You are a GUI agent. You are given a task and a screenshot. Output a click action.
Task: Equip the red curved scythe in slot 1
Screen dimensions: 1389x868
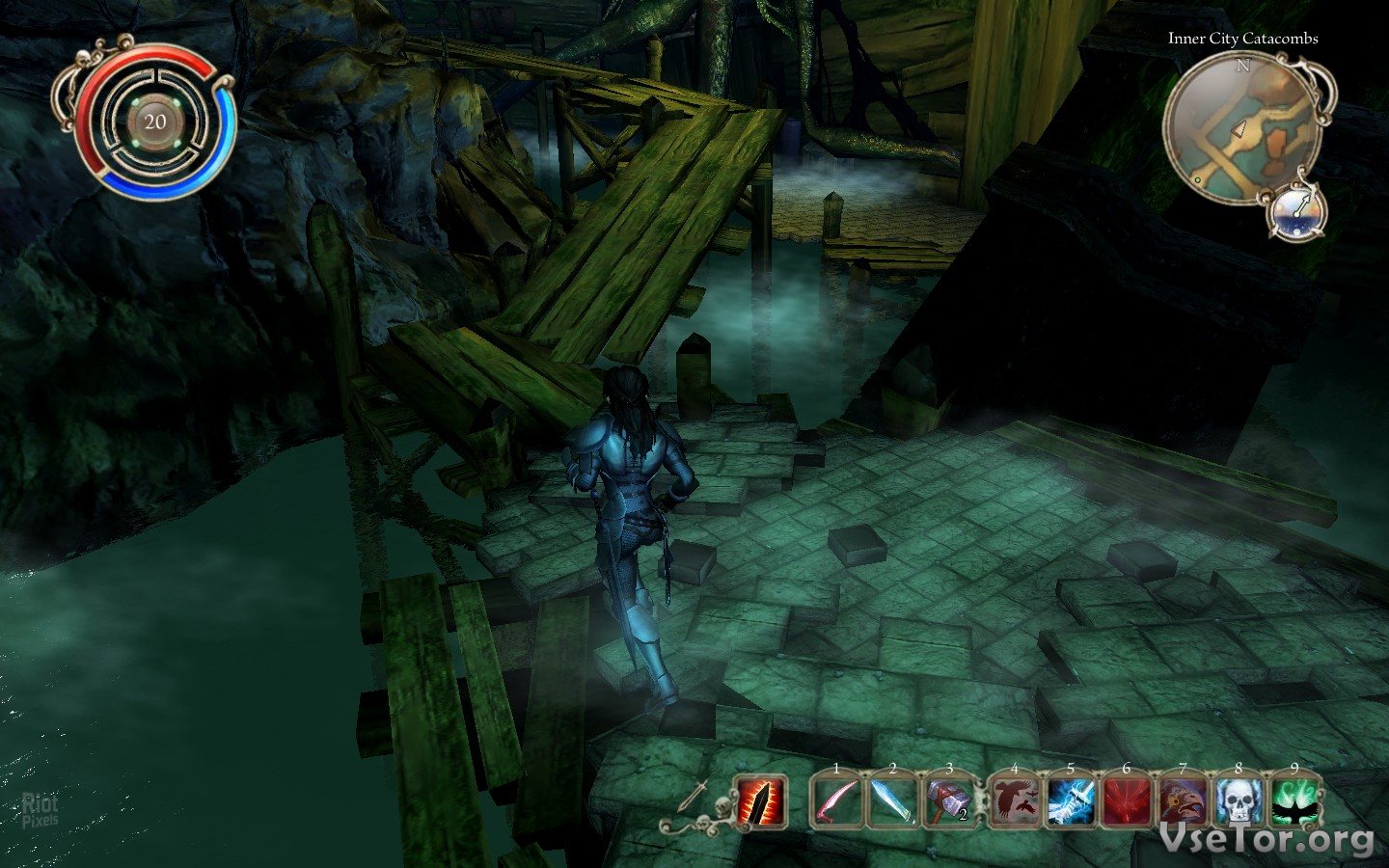[836, 803]
